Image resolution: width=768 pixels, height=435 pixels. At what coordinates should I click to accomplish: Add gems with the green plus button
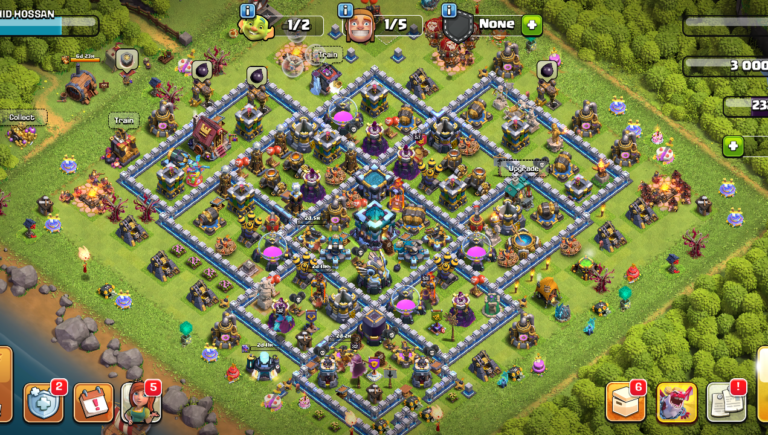pos(733,146)
